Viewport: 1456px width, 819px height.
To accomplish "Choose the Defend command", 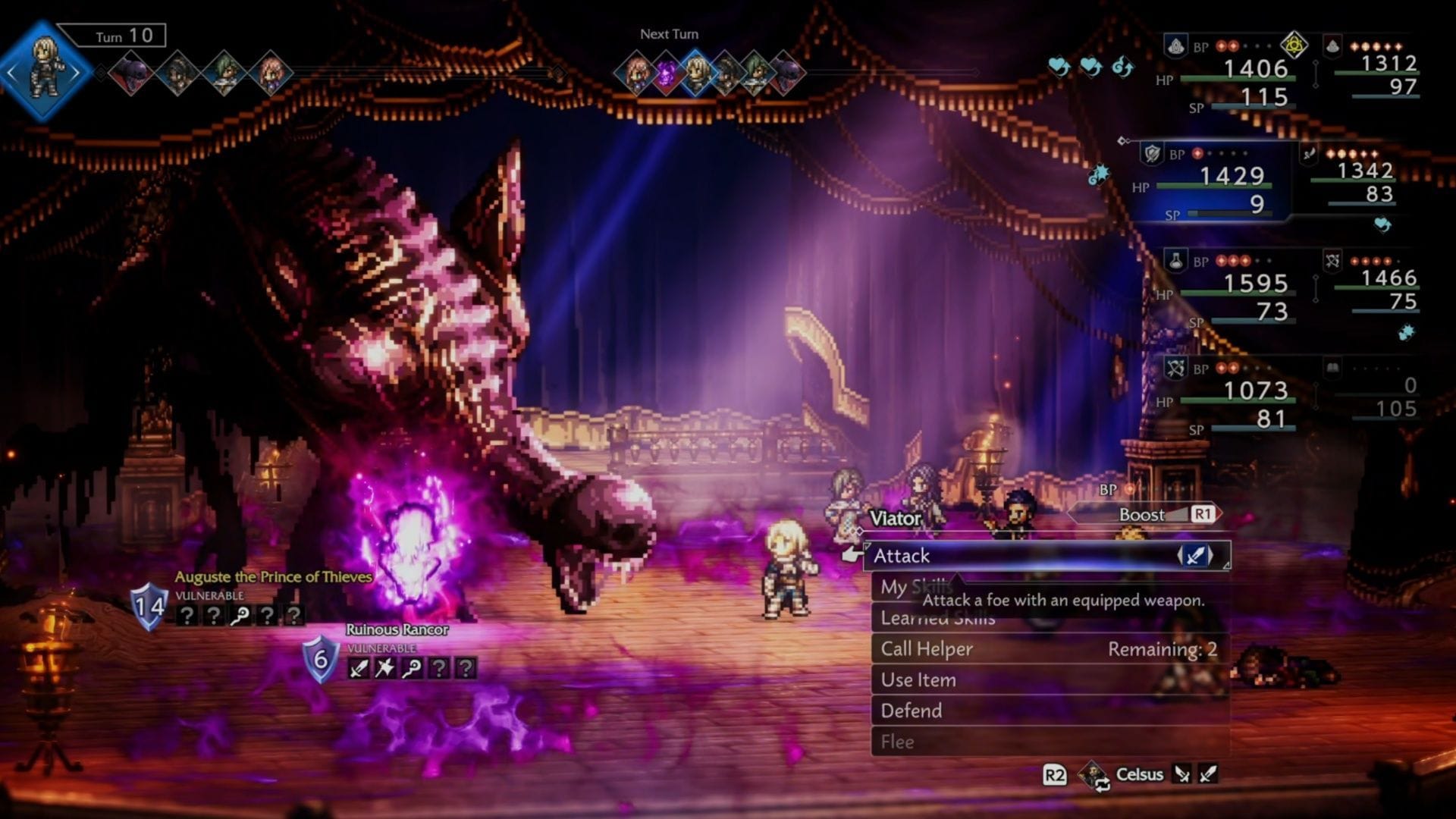I will 910,711.
